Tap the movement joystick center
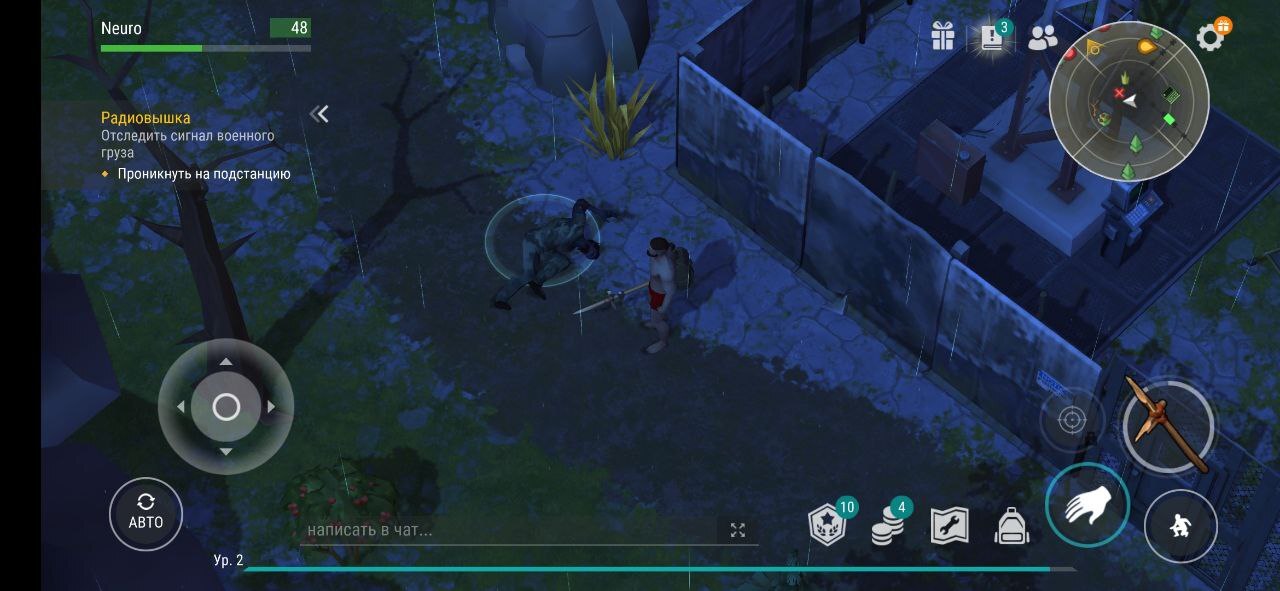 pos(226,407)
